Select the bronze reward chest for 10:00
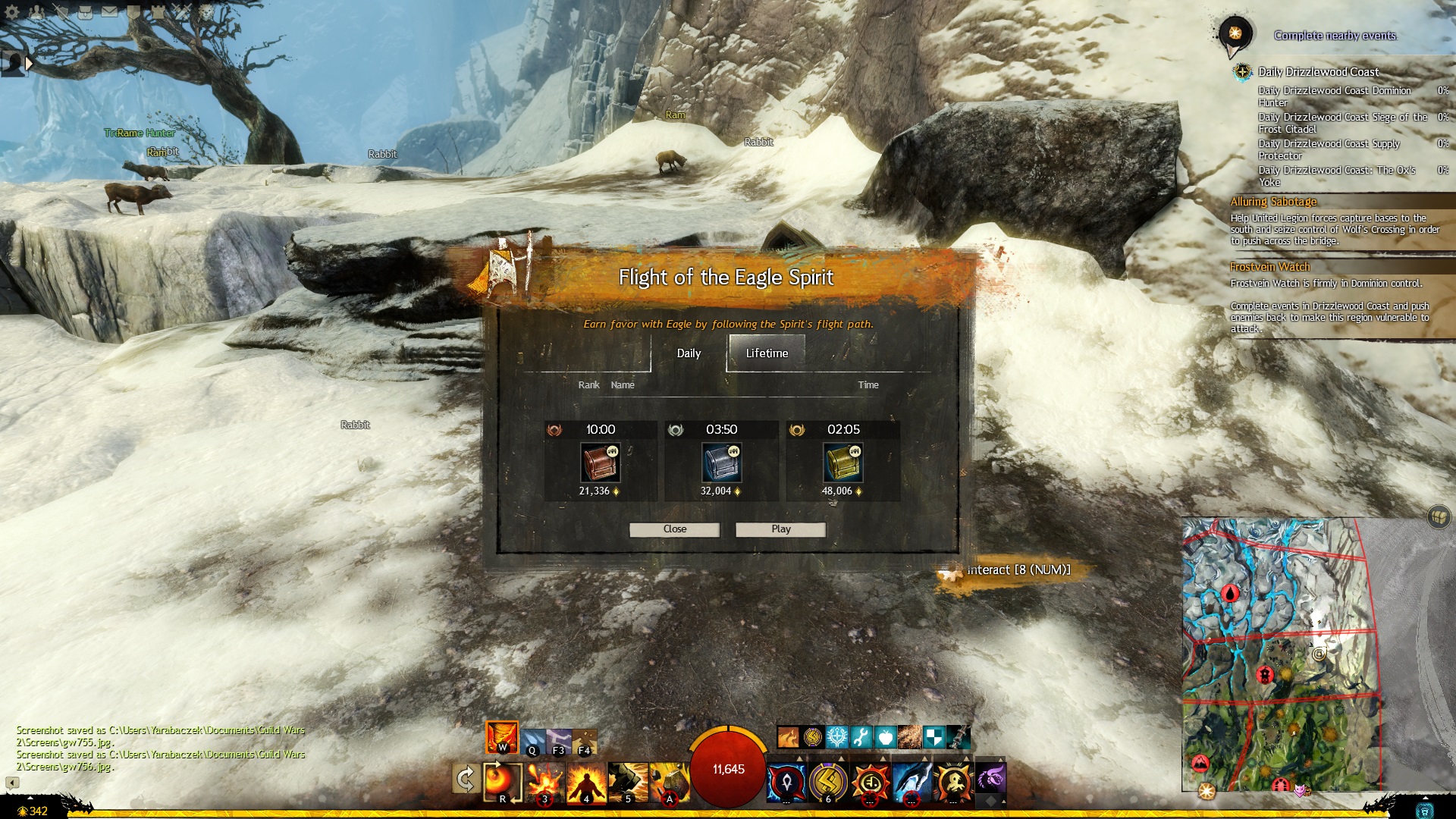This screenshot has width=1456, height=819. click(600, 463)
